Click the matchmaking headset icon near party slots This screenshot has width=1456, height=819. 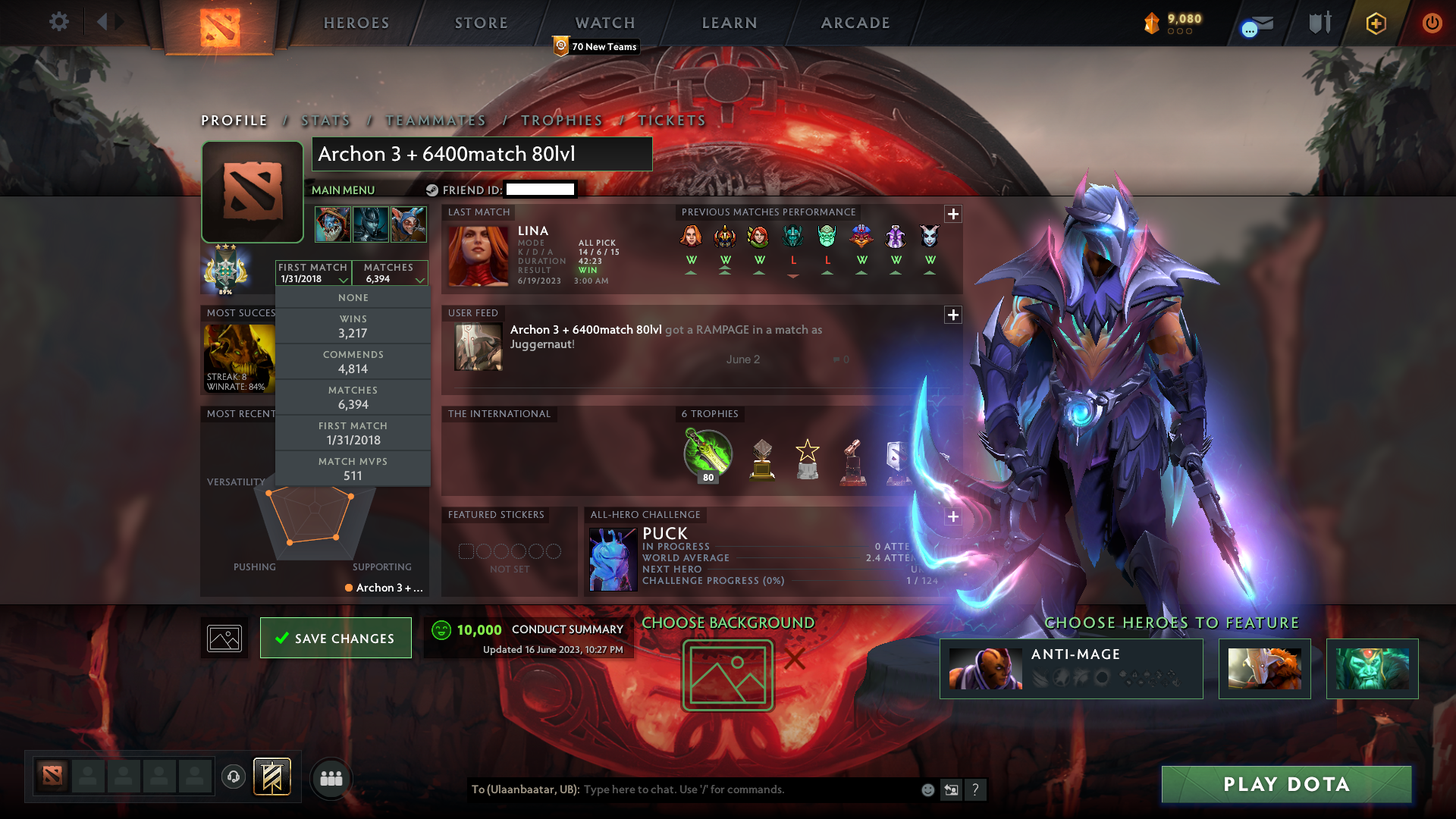pos(234,775)
